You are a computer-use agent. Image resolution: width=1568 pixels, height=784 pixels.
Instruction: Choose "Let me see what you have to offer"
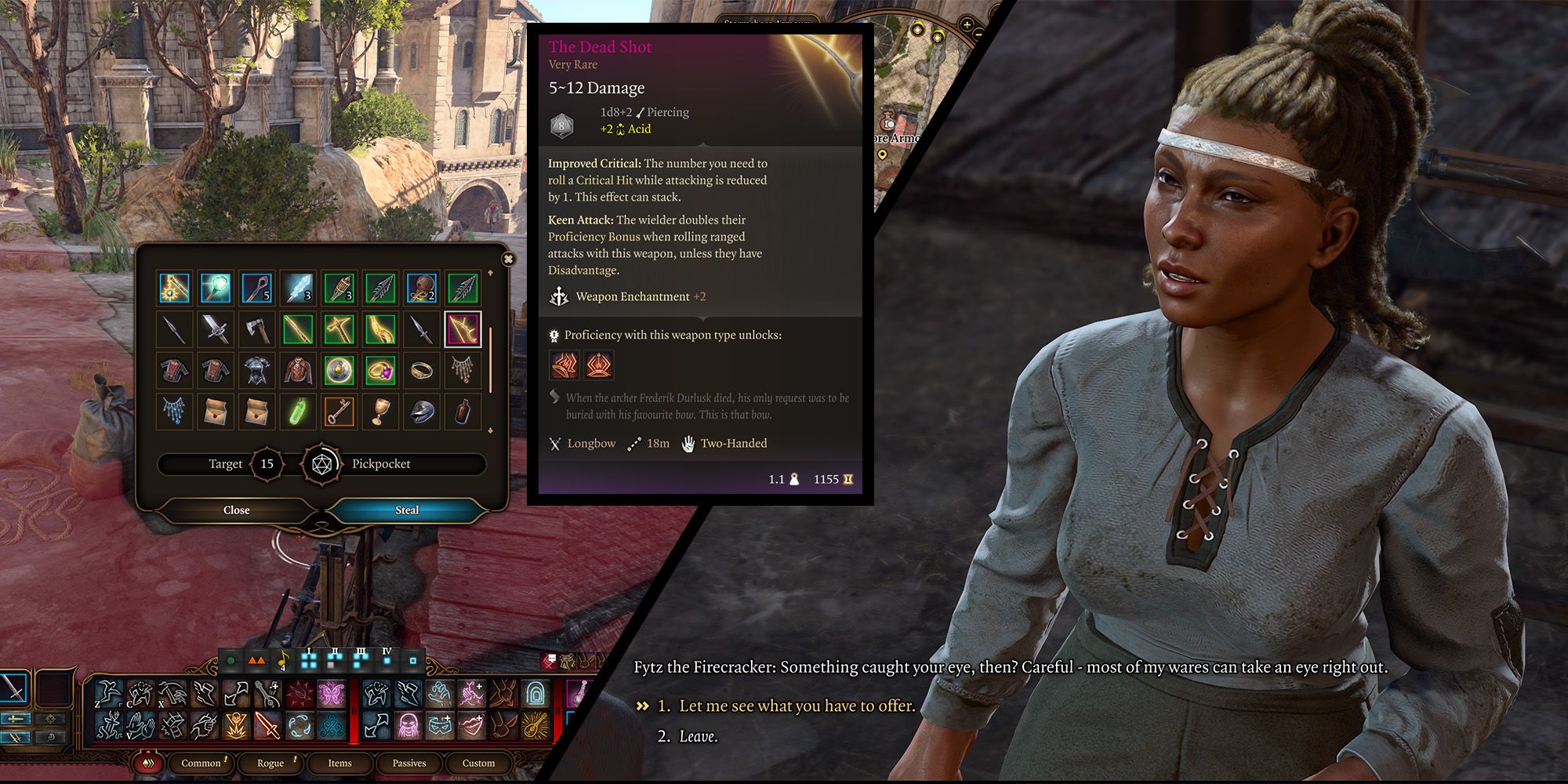pos(797,706)
